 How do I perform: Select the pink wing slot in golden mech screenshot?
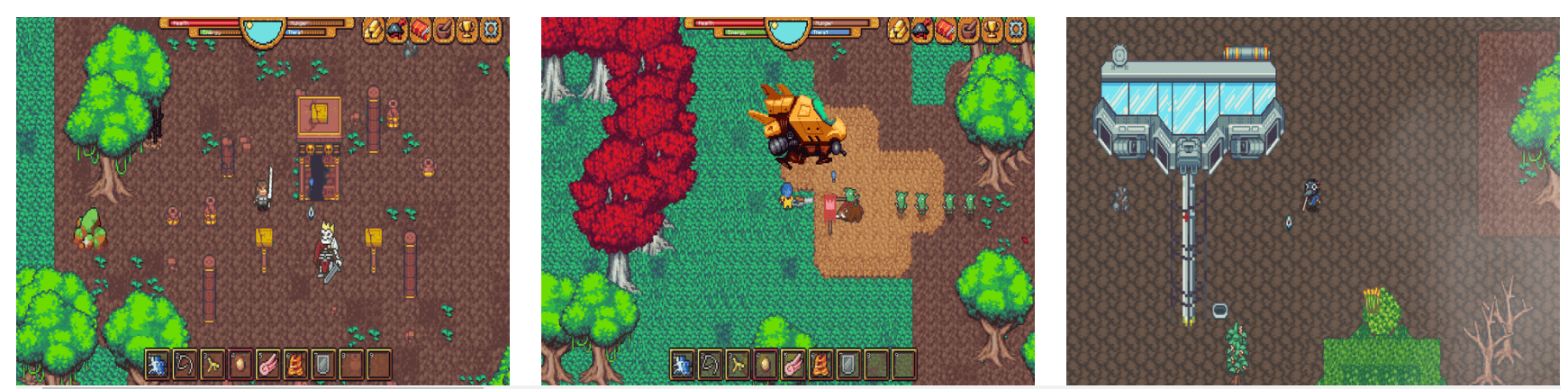click(x=793, y=364)
